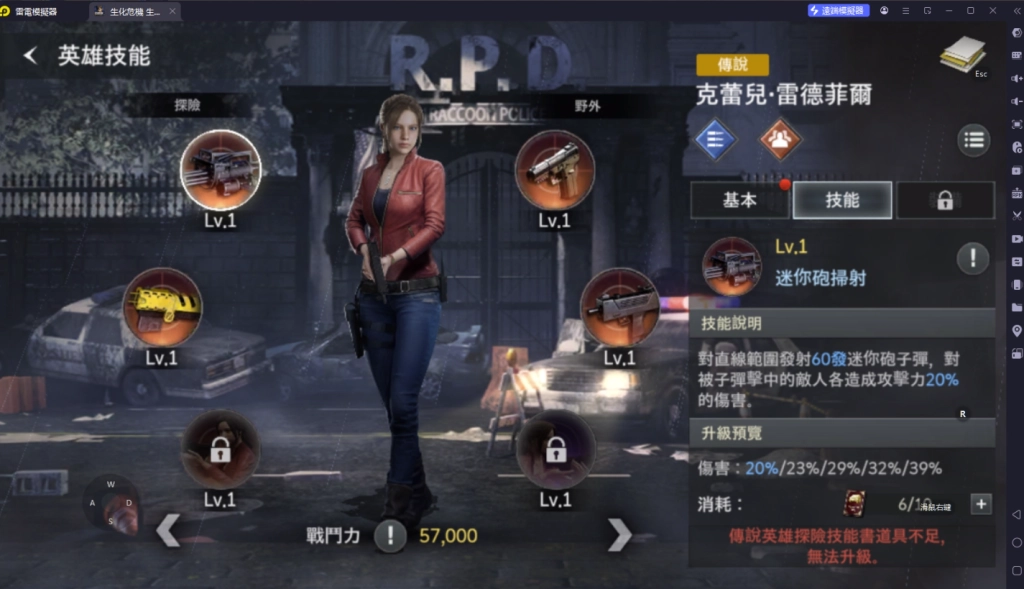This screenshot has height=589, width=1024.
Task: Tap the orange hero type diamond icon
Action: 780,139
